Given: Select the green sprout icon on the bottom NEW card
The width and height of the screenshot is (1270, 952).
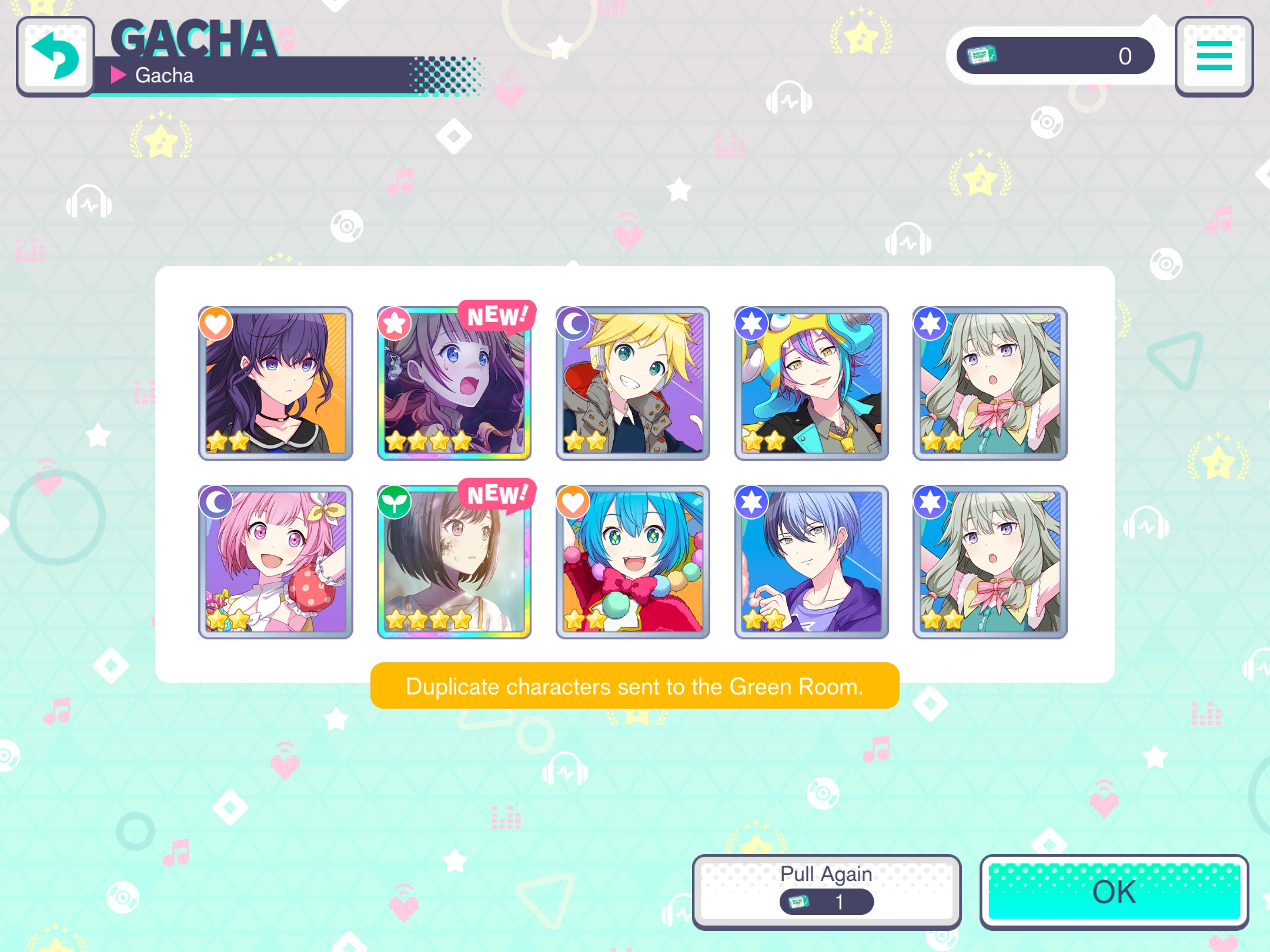Looking at the screenshot, I should 394,502.
